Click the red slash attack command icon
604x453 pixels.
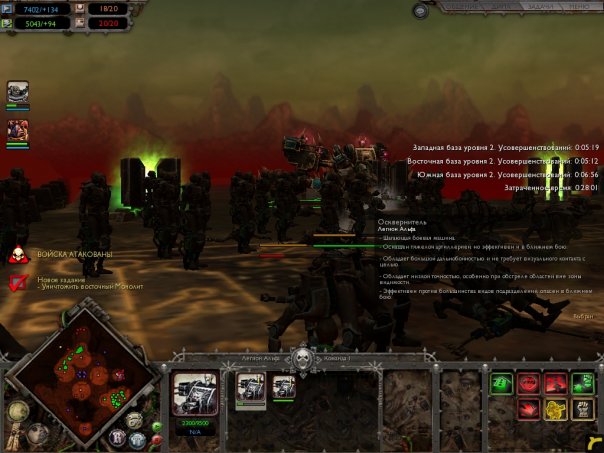click(x=529, y=409)
